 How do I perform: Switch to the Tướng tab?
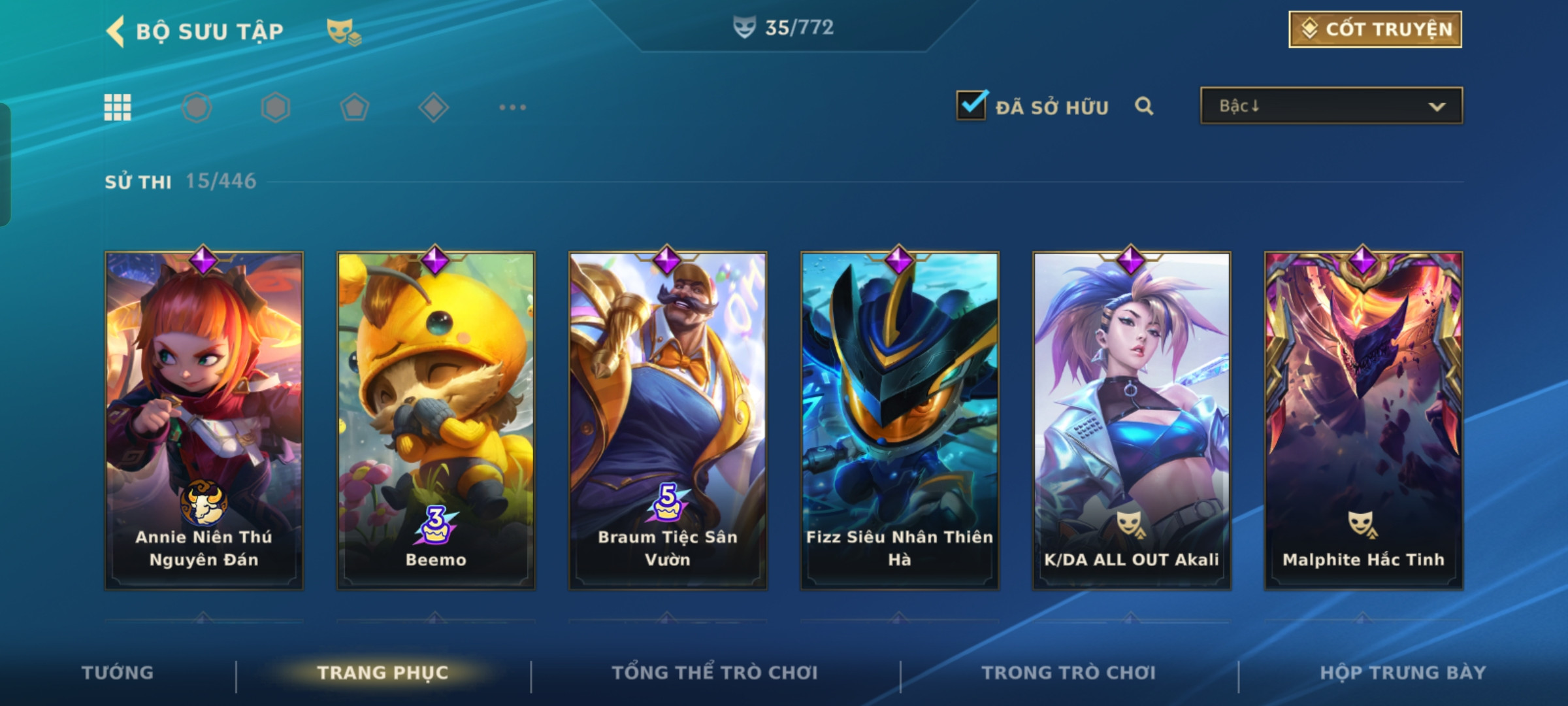[118, 673]
